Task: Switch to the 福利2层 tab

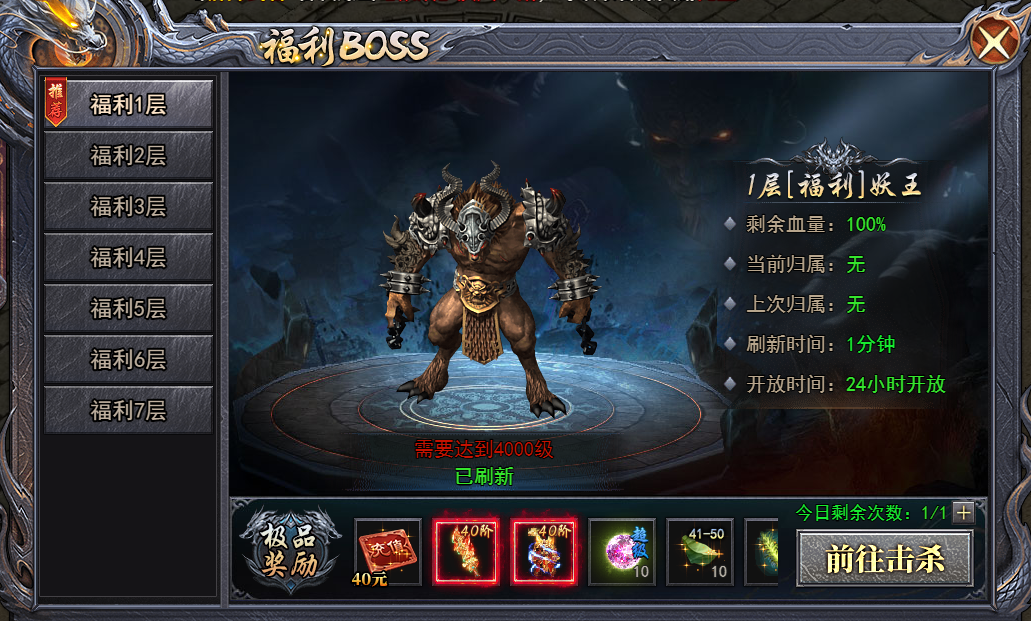Action: point(129,156)
